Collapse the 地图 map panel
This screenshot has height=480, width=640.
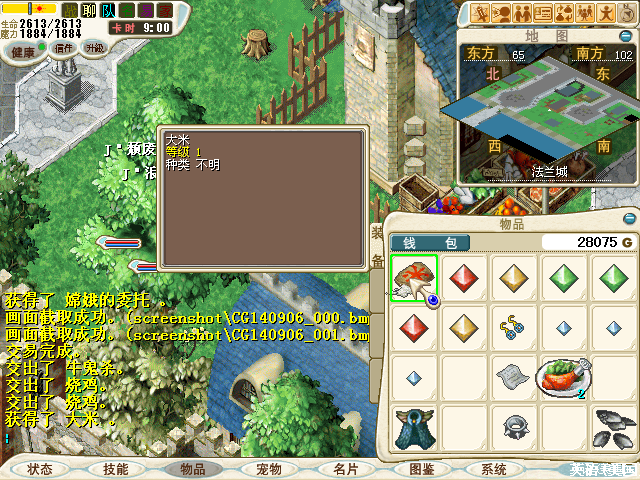click(x=628, y=36)
